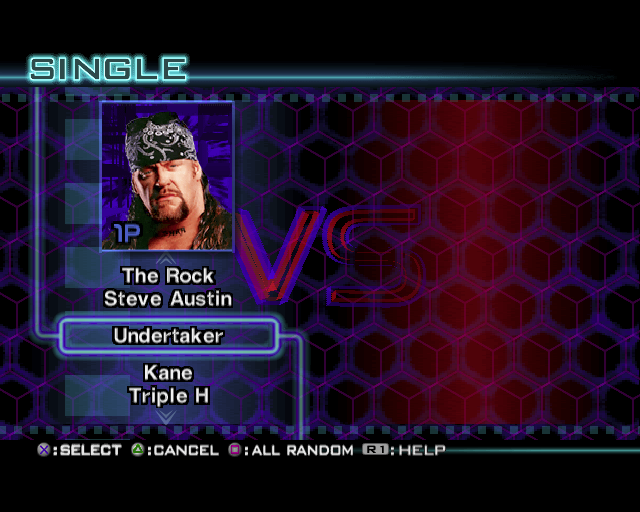Viewport: 640px width, 512px height.
Task: Select Triple H from the roster list
Action: 168,396
